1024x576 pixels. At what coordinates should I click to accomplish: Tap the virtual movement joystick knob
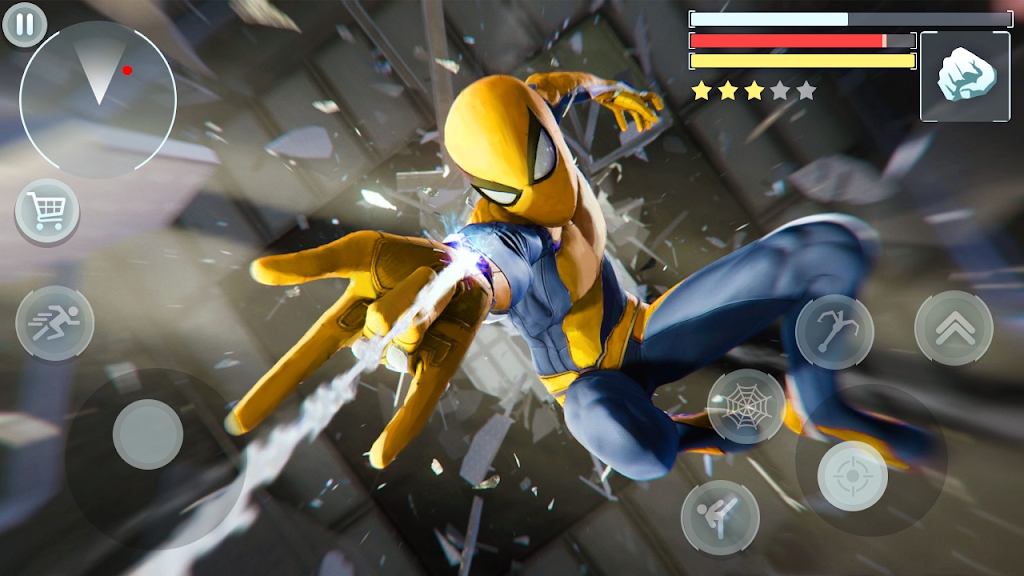point(148,434)
